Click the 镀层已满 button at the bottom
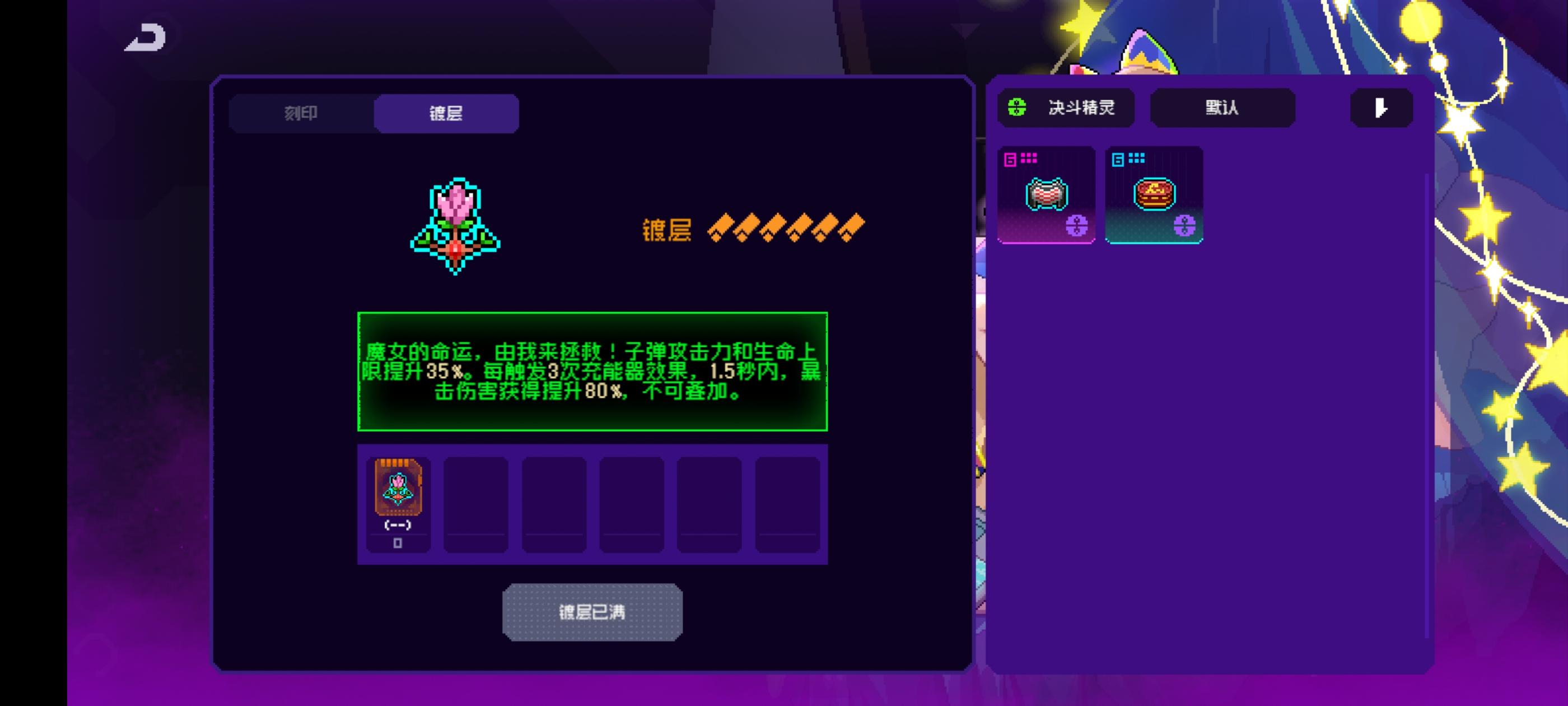Image resolution: width=1568 pixels, height=706 pixels. (592, 612)
